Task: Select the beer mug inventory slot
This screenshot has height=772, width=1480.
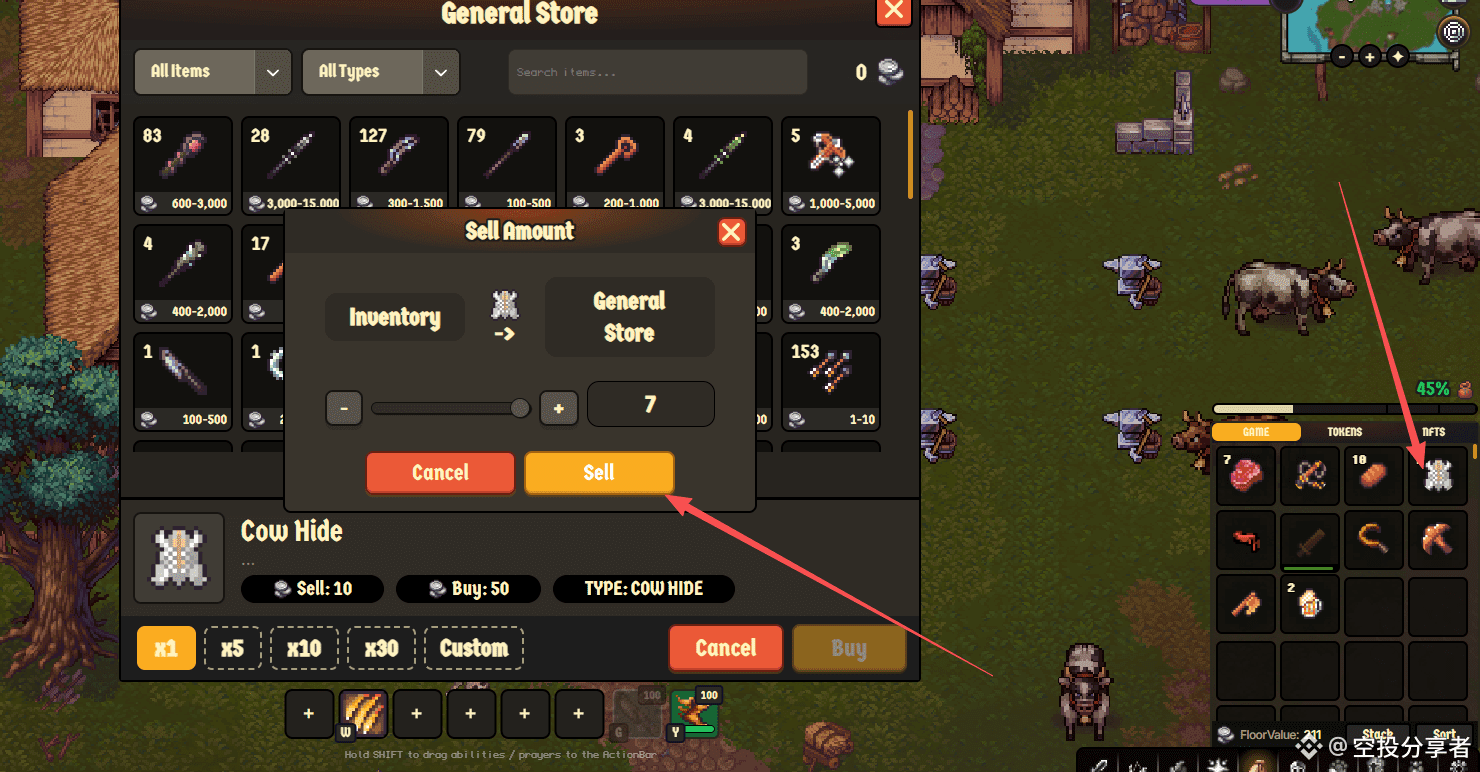Action: pos(1310,604)
